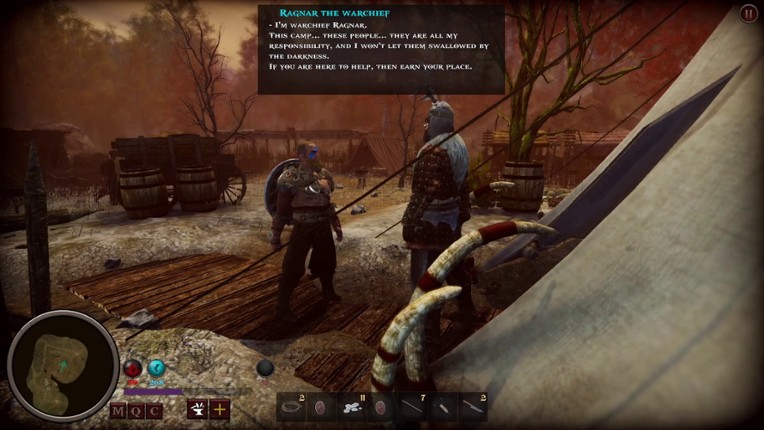Select the silver coins slot with 11
This screenshot has width=764, height=430.
[x=351, y=407]
